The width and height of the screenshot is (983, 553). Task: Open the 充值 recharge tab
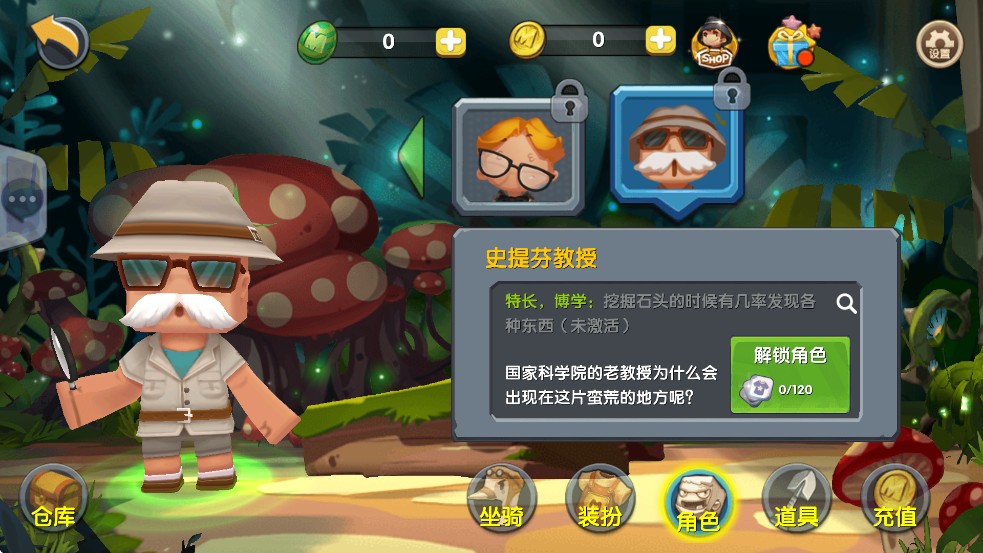[895, 500]
